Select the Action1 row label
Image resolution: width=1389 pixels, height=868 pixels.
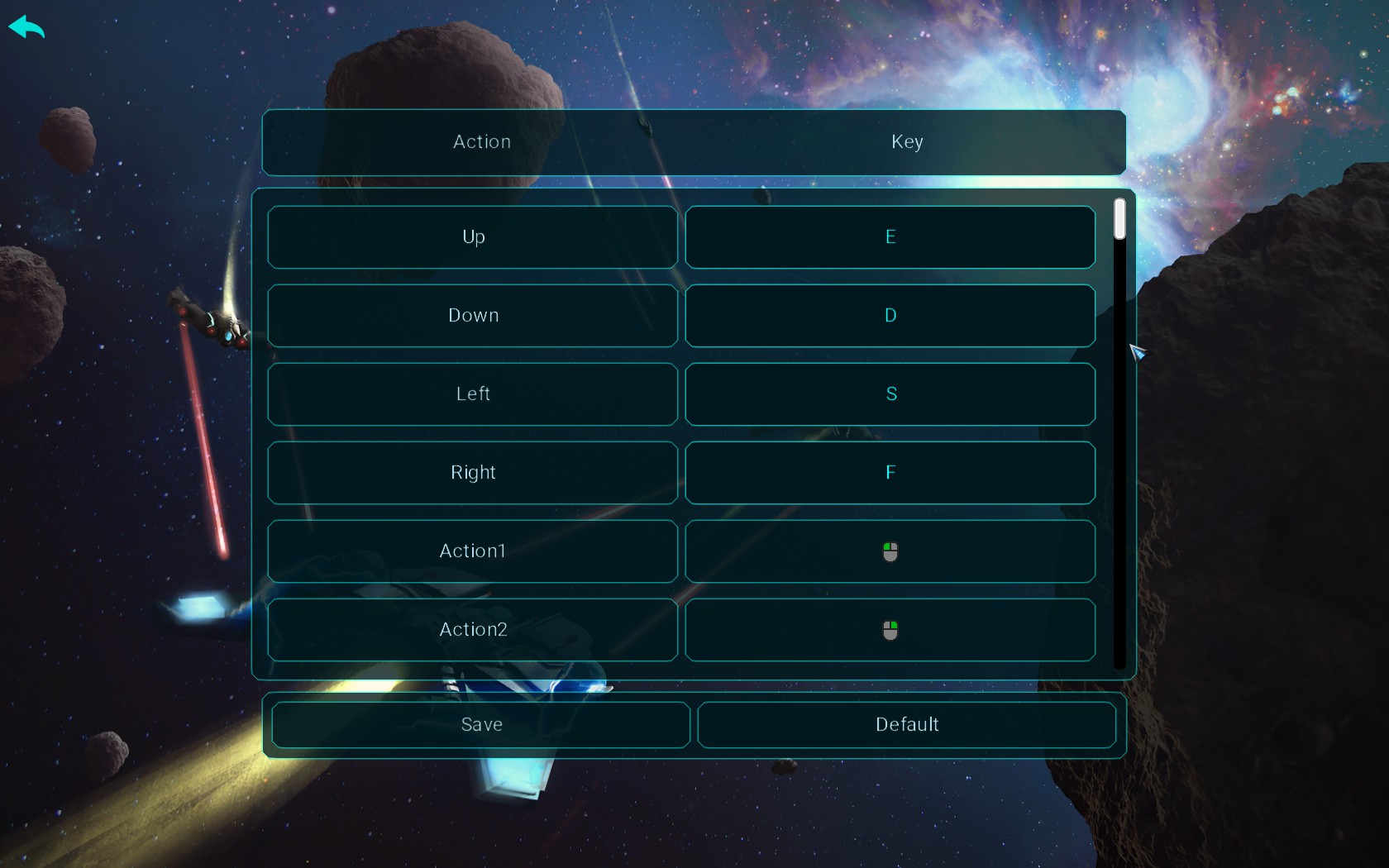[x=472, y=551]
